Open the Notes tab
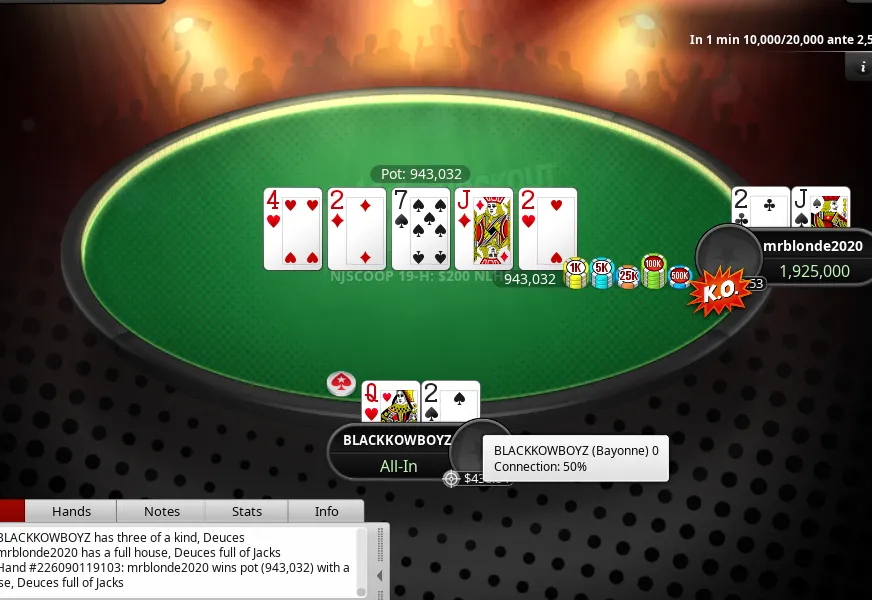872x600 pixels. (162, 511)
